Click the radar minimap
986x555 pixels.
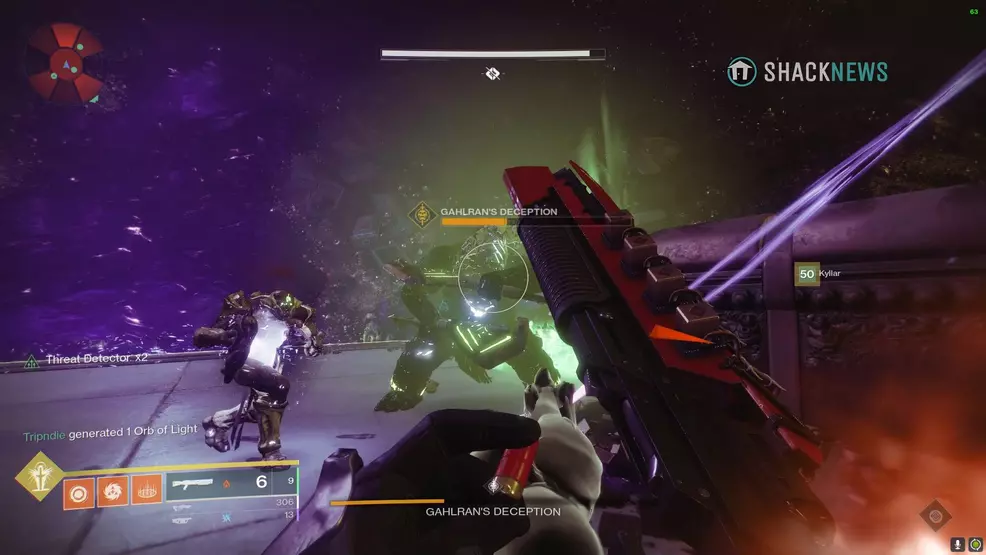(65, 63)
